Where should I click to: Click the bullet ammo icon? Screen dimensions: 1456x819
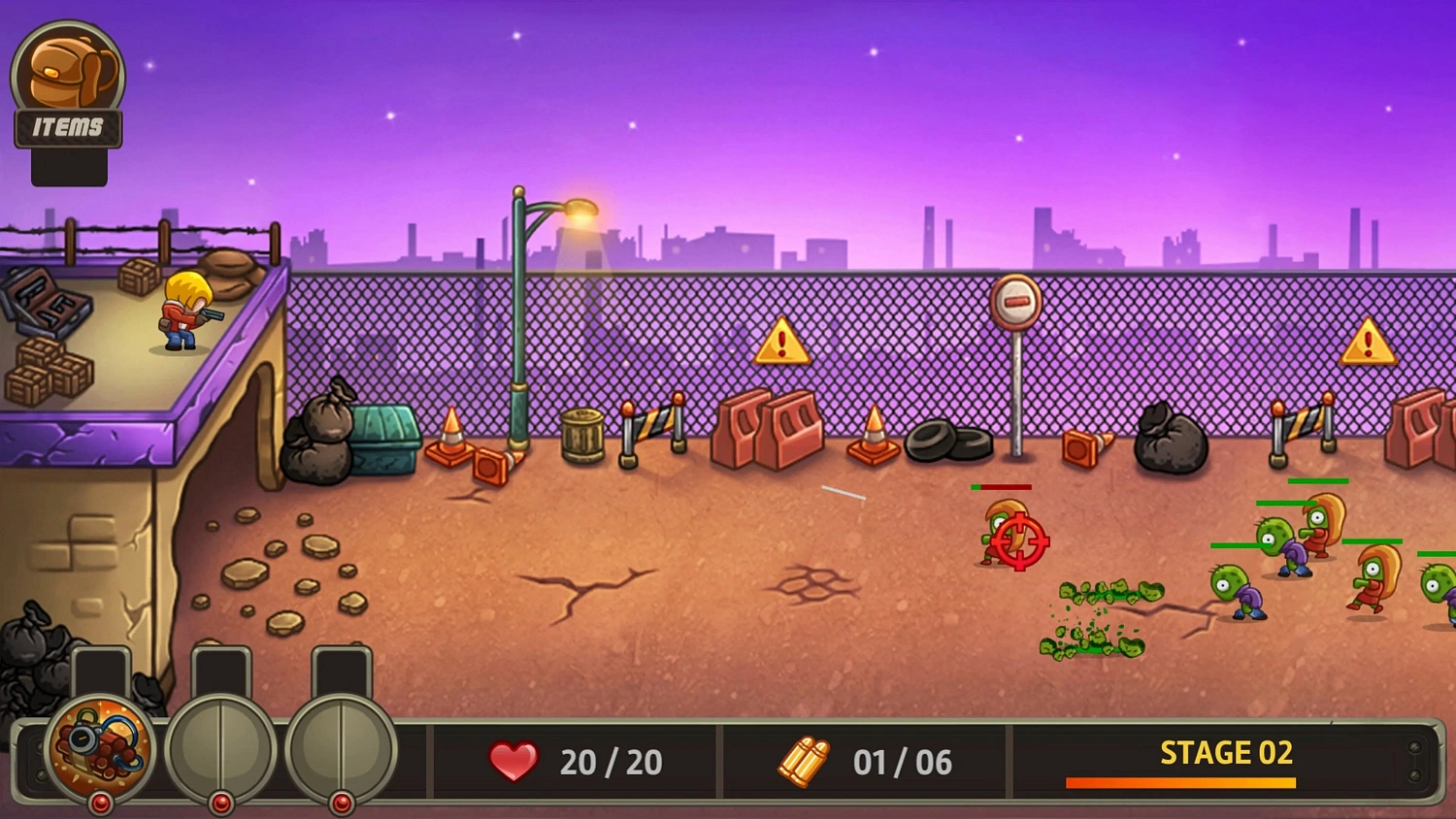coord(803,762)
